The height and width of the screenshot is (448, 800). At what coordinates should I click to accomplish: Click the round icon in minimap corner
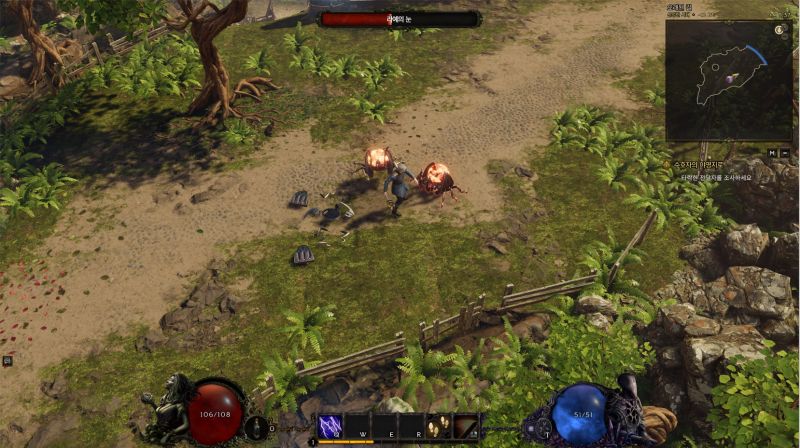[x=780, y=30]
